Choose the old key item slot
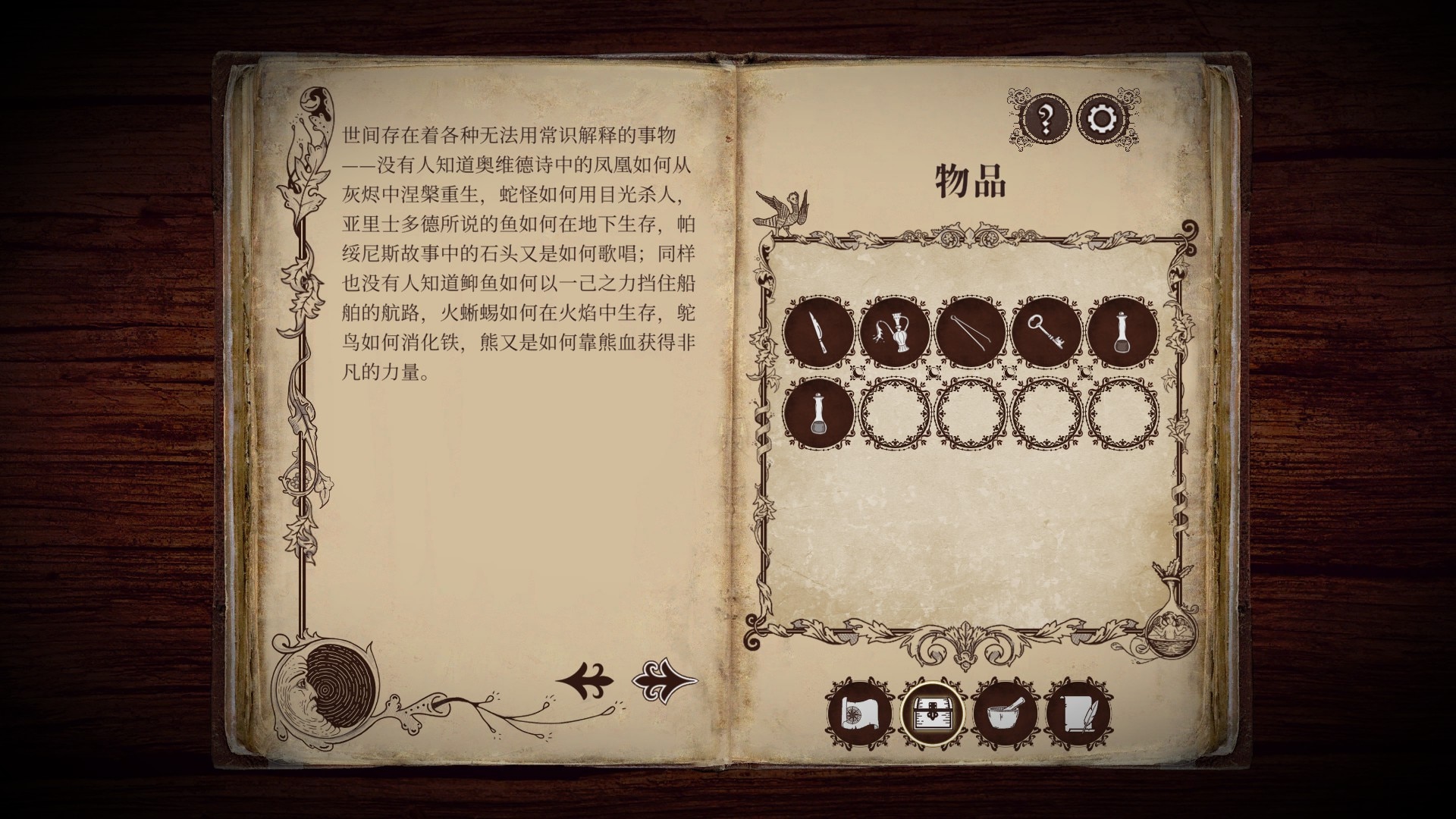The height and width of the screenshot is (819, 1456). pos(1046,332)
